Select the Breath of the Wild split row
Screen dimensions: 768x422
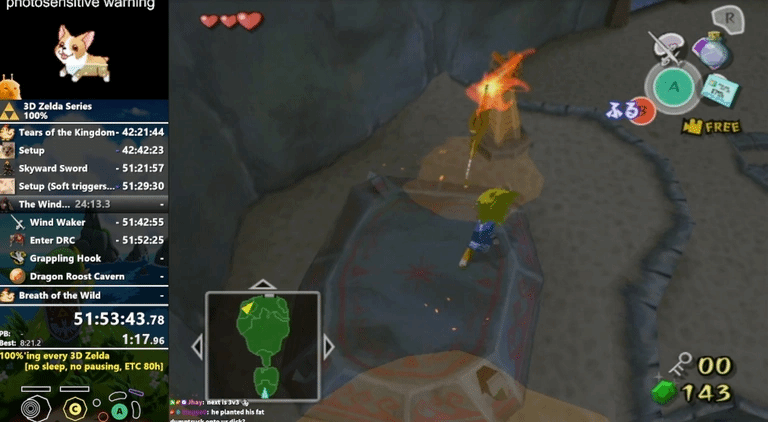(84, 295)
